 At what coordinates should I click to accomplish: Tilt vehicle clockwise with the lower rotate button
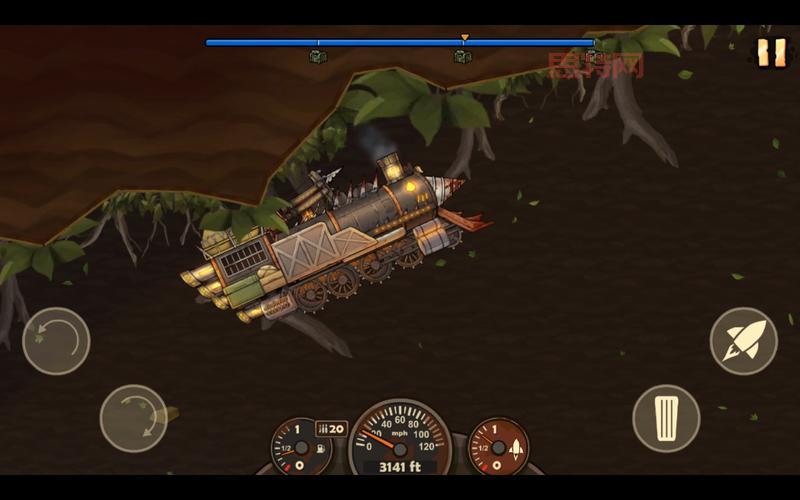pyautogui.click(x=133, y=418)
